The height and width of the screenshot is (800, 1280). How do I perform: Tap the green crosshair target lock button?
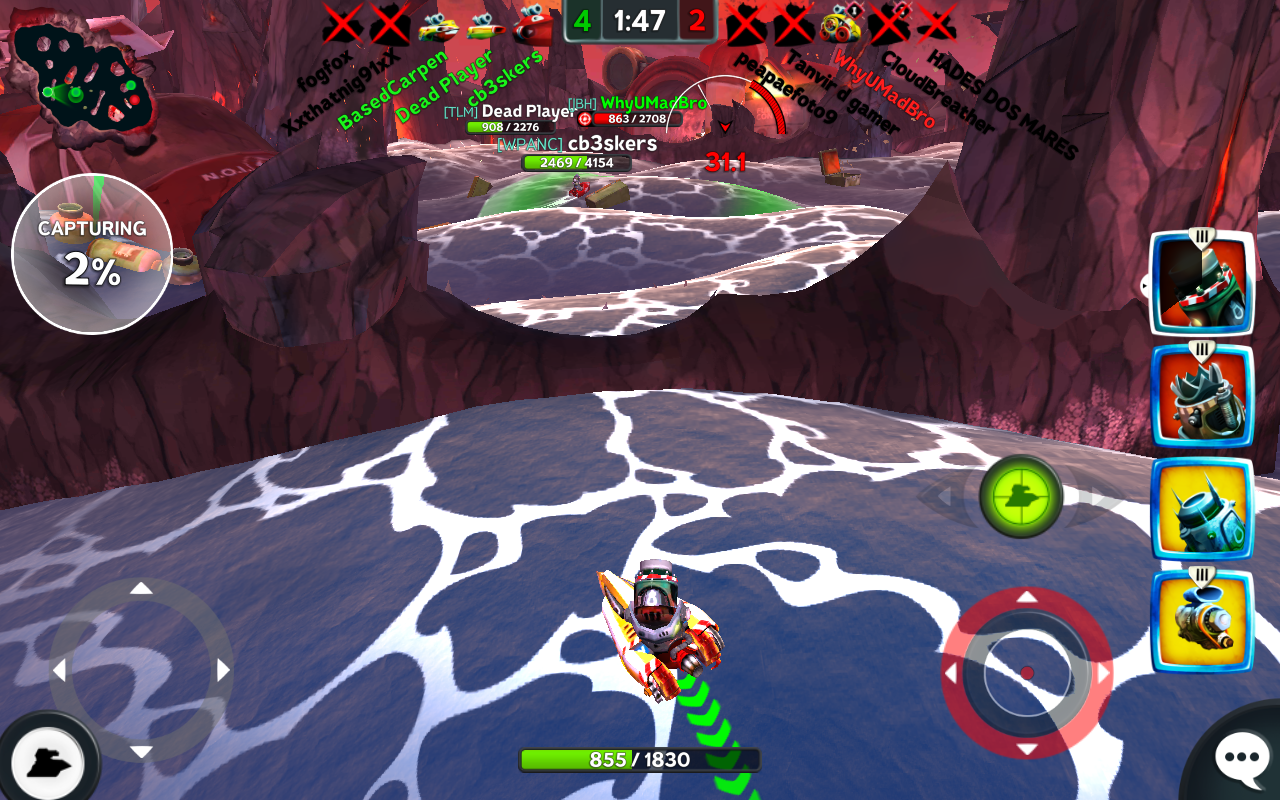click(1020, 497)
